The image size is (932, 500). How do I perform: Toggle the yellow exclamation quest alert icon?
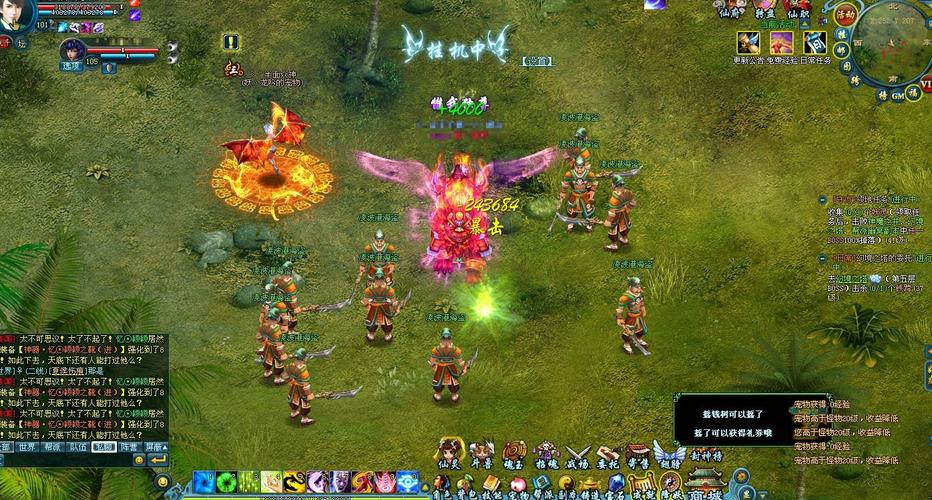point(231,42)
